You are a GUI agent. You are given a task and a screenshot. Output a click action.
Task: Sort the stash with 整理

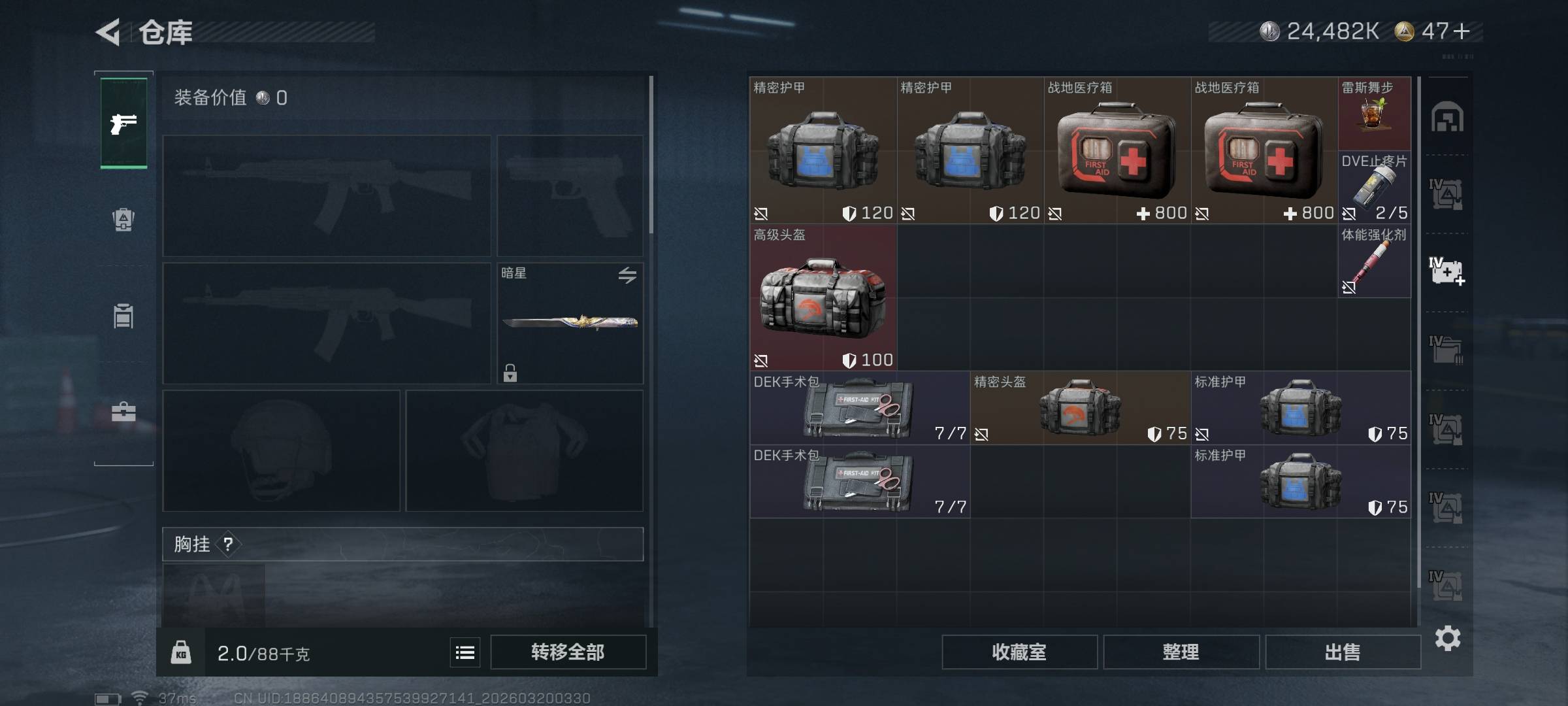click(x=1181, y=652)
